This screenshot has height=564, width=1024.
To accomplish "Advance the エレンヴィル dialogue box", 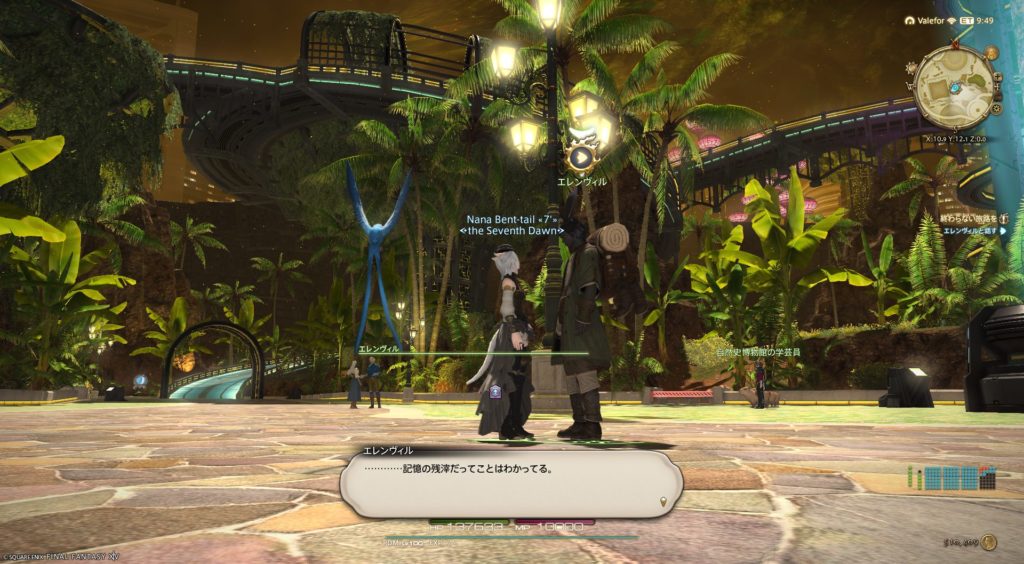I will [x=511, y=483].
